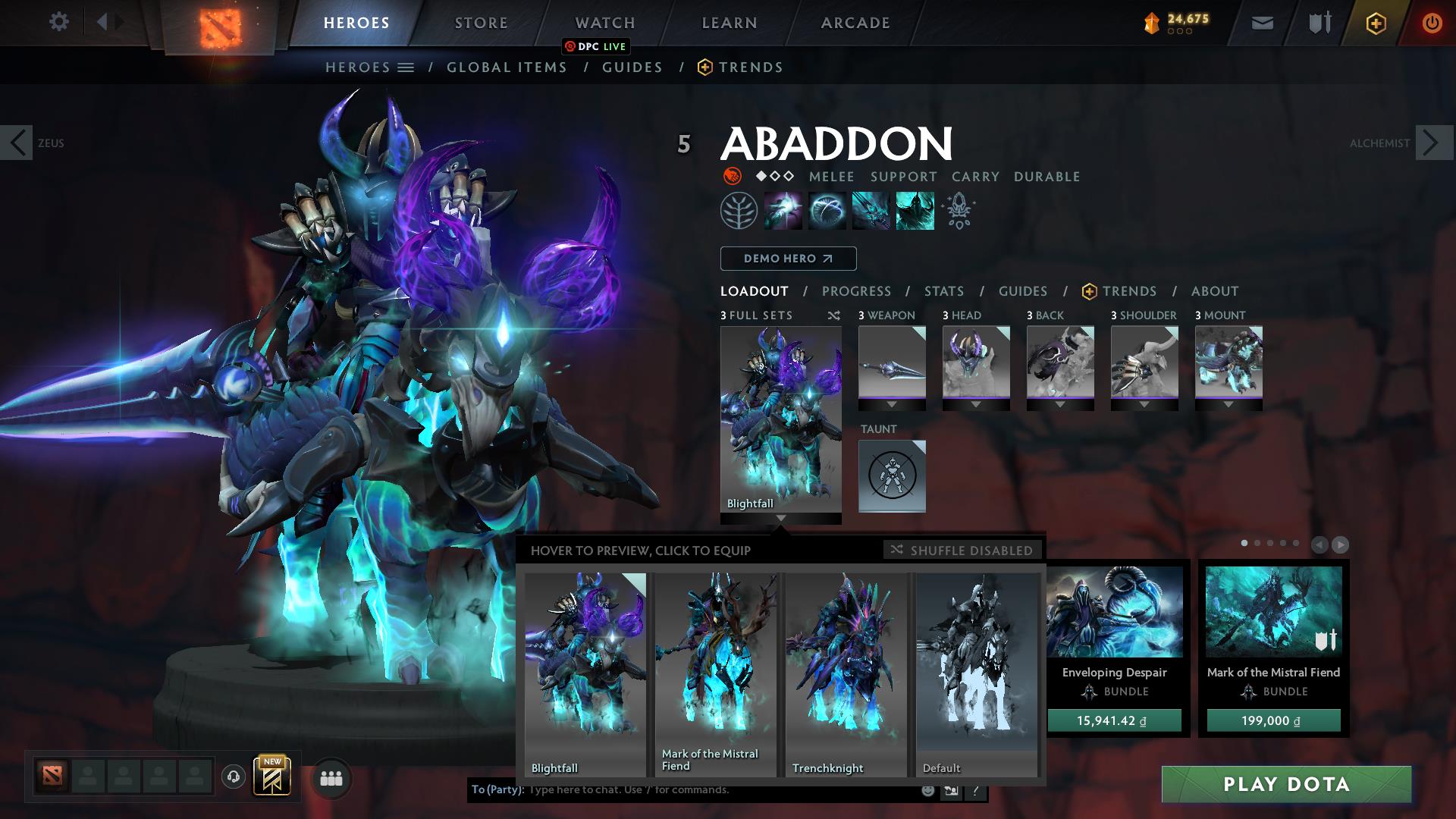Viewport: 1456px width, 819px height.
Task: Click the Demo Hero button
Action: pyautogui.click(x=787, y=259)
